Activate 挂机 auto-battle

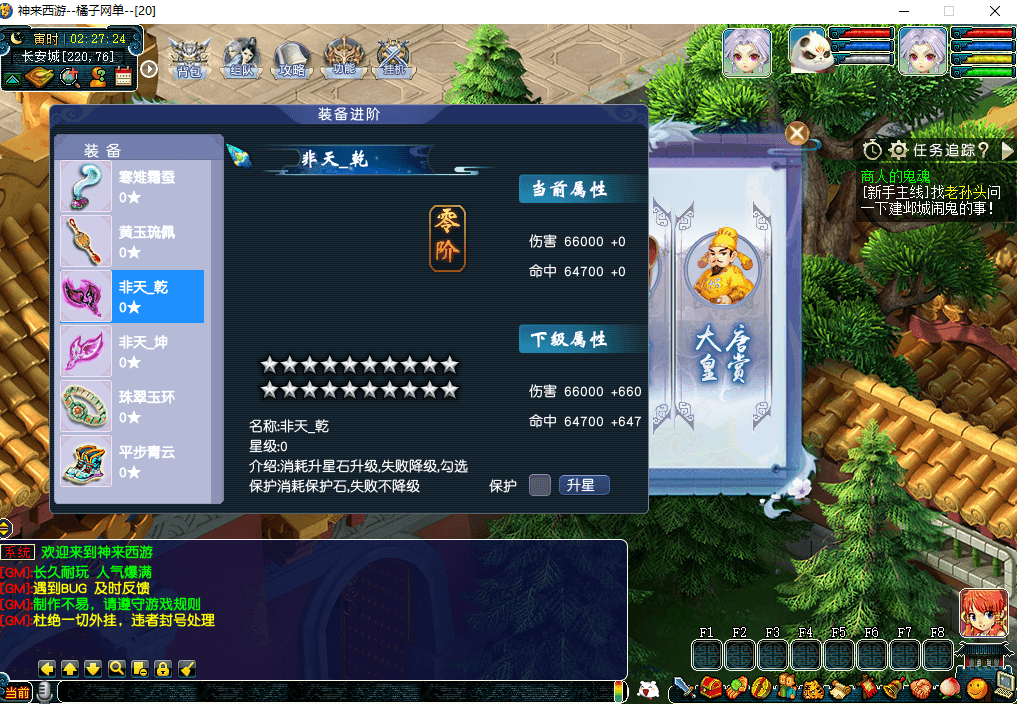(x=393, y=59)
